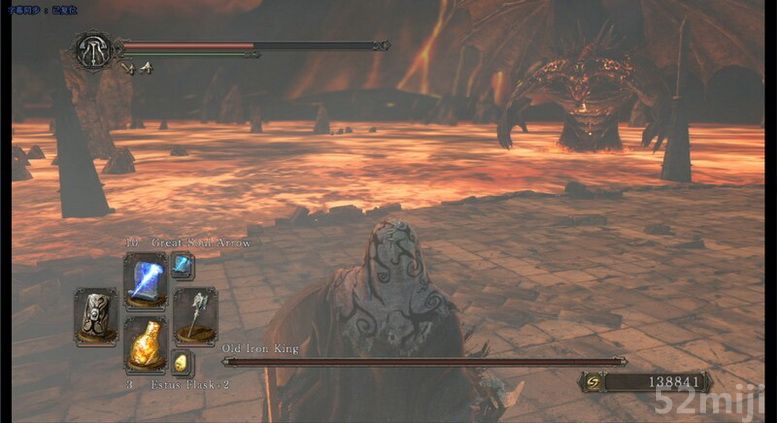777x423 pixels.
Task: Choose the right-hand mace weapon slot
Action: pos(194,315)
